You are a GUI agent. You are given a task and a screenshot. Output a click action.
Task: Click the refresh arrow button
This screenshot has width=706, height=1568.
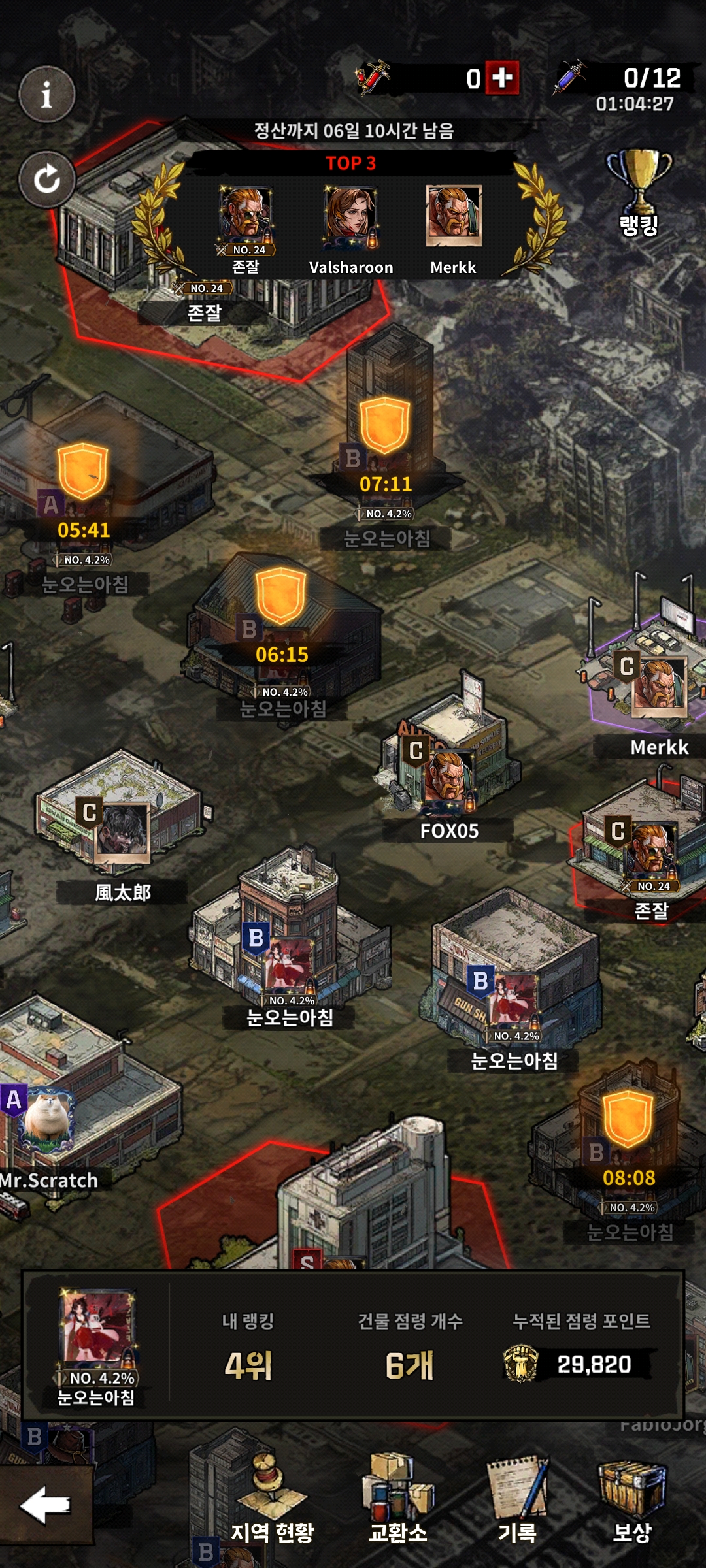(x=46, y=179)
